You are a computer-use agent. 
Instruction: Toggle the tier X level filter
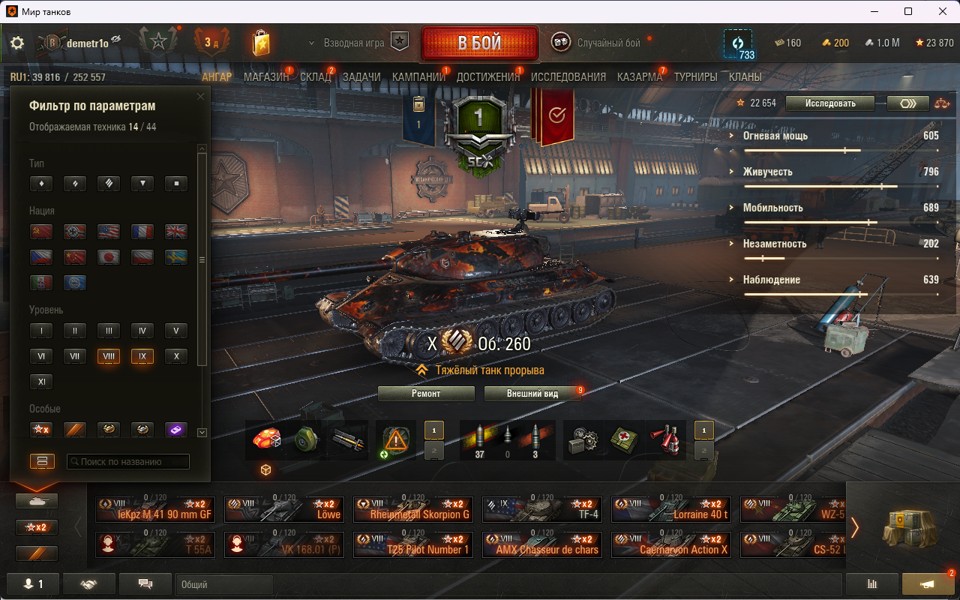(175, 356)
